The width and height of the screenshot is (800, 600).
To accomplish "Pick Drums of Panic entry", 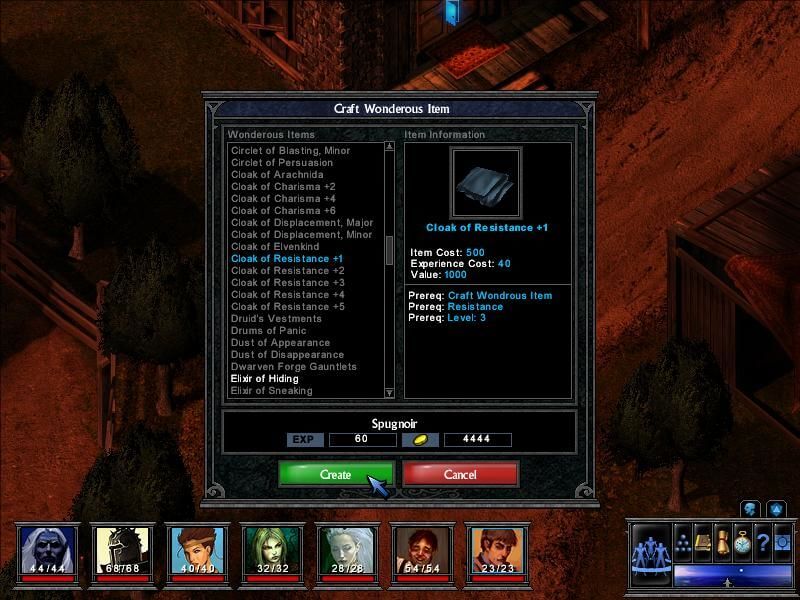I will [x=270, y=331].
